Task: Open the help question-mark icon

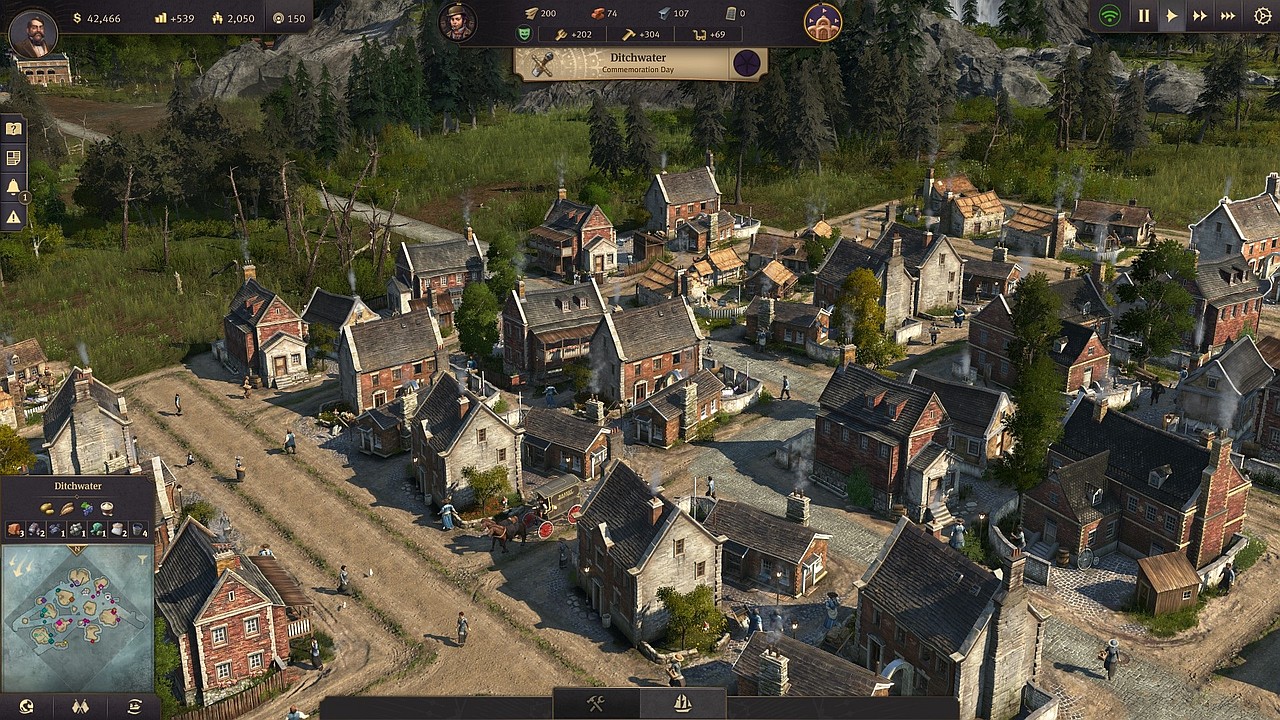Action: click(x=12, y=127)
